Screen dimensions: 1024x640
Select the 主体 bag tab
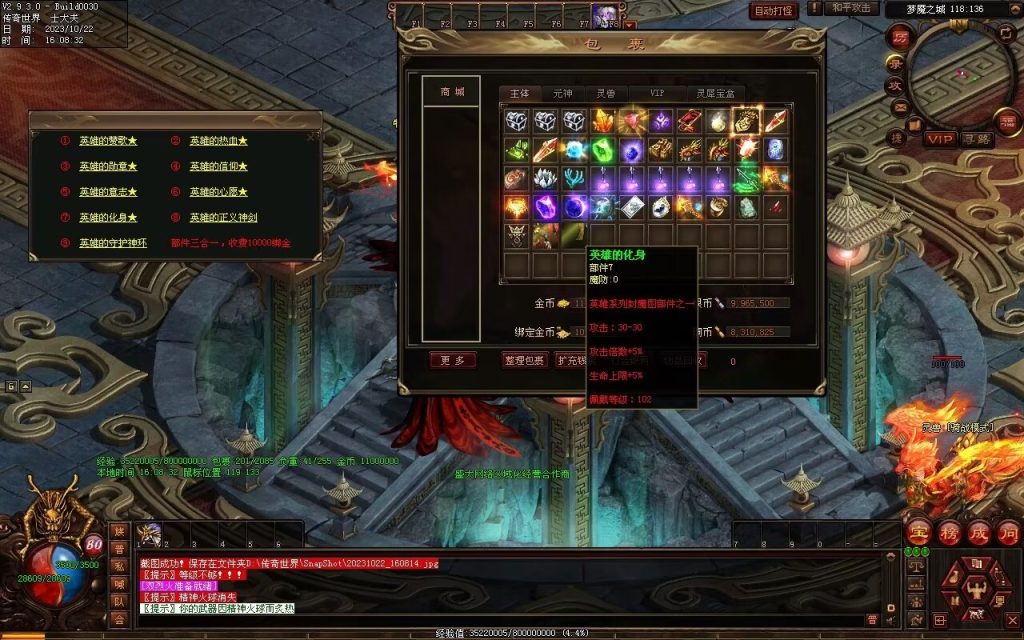click(x=520, y=93)
